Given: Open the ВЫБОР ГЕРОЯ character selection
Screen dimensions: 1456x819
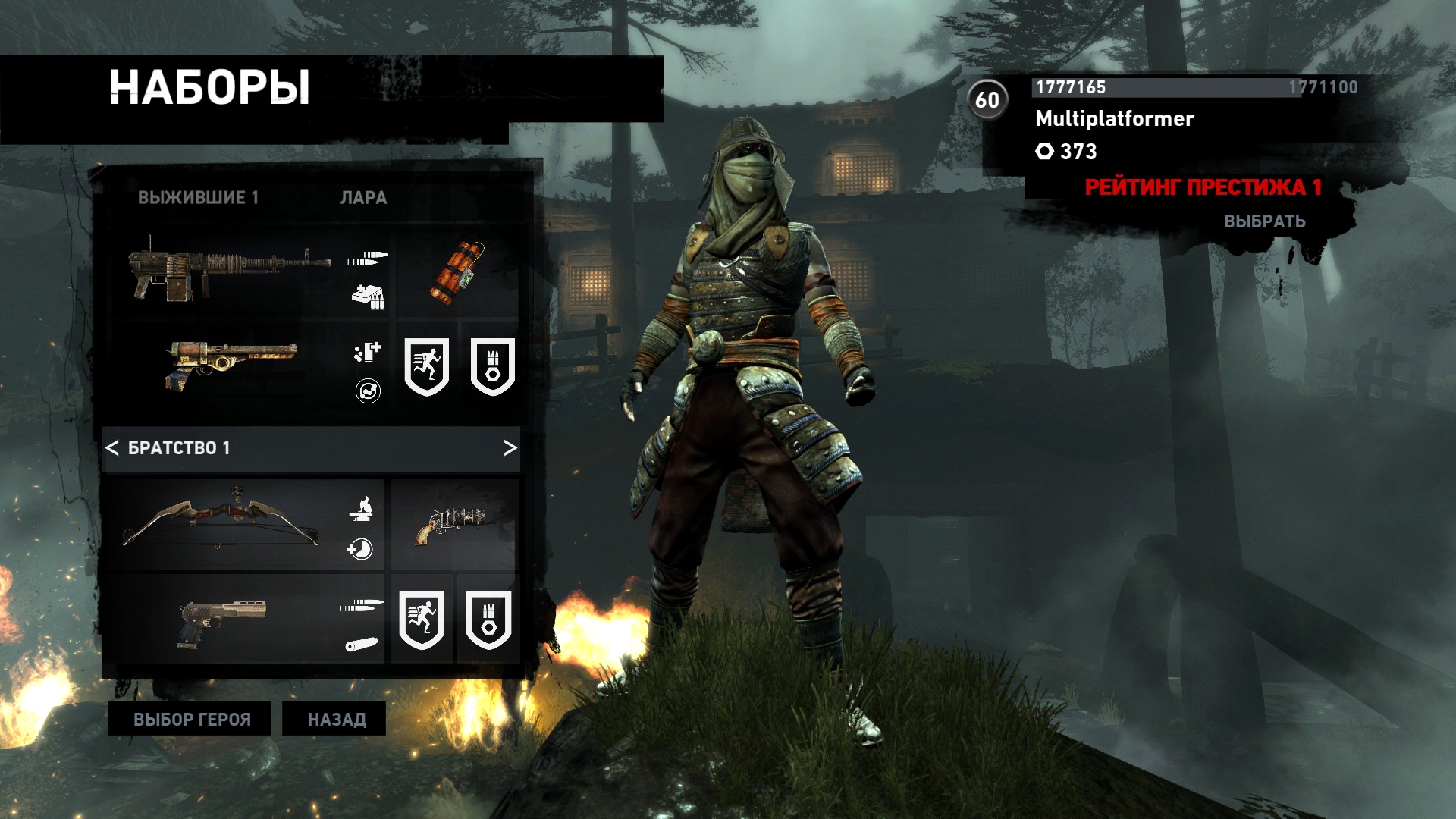Looking at the screenshot, I should pyautogui.click(x=190, y=719).
